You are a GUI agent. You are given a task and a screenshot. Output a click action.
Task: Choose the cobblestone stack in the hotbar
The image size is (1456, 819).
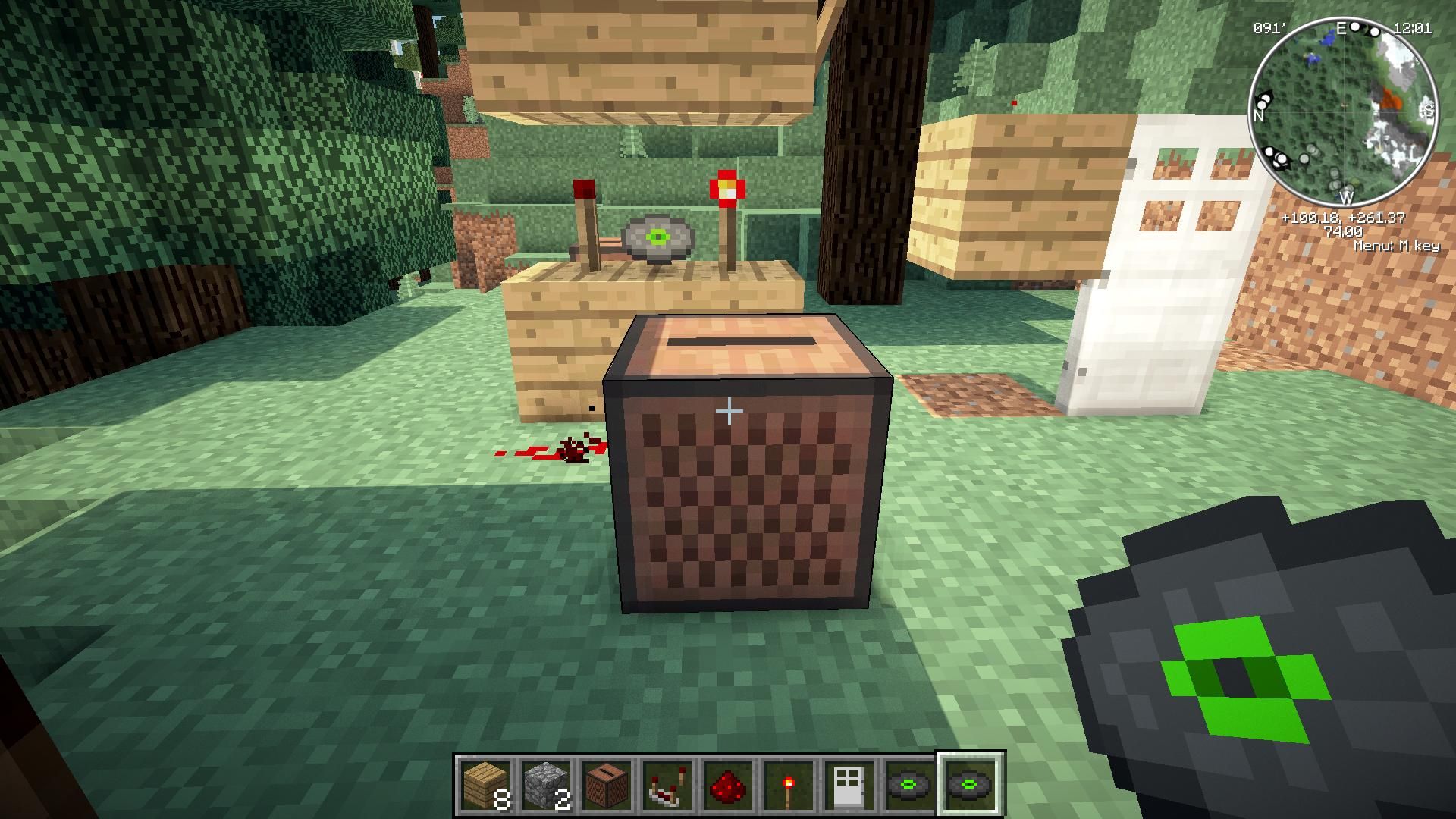pyautogui.click(x=546, y=785)
